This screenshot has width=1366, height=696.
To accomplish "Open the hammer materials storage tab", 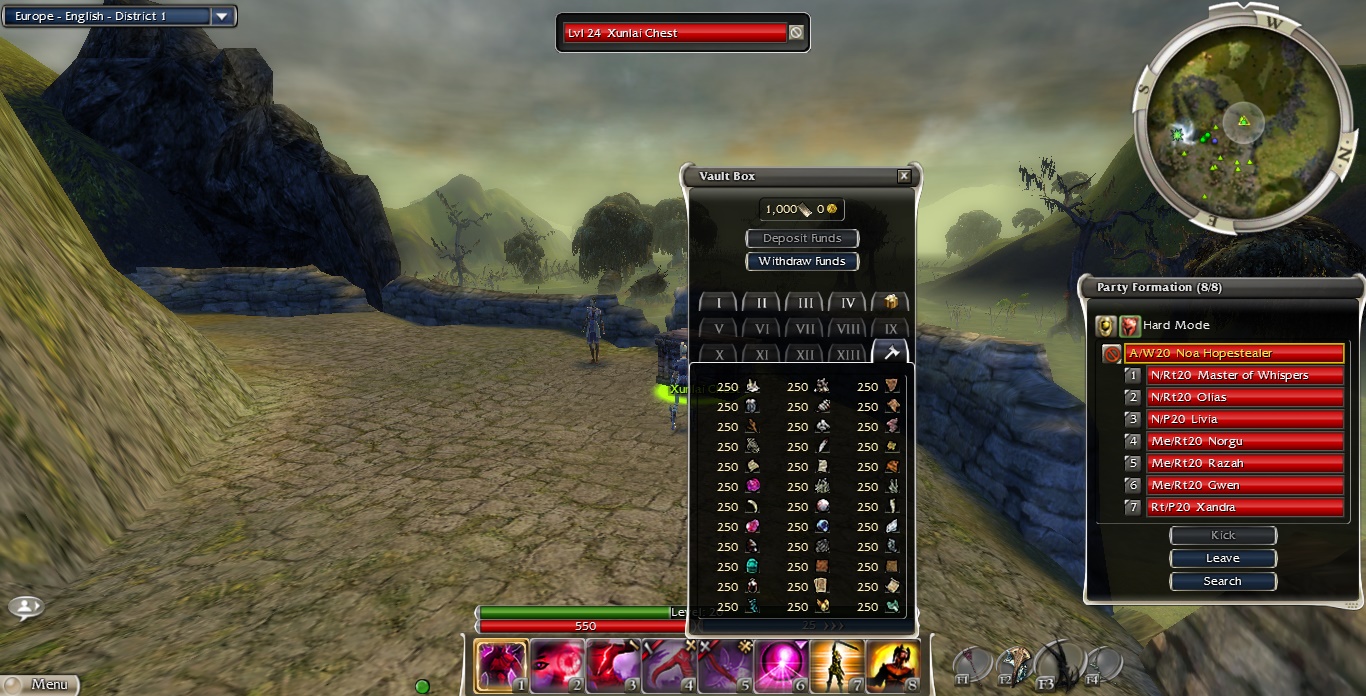I will (890, 353).
